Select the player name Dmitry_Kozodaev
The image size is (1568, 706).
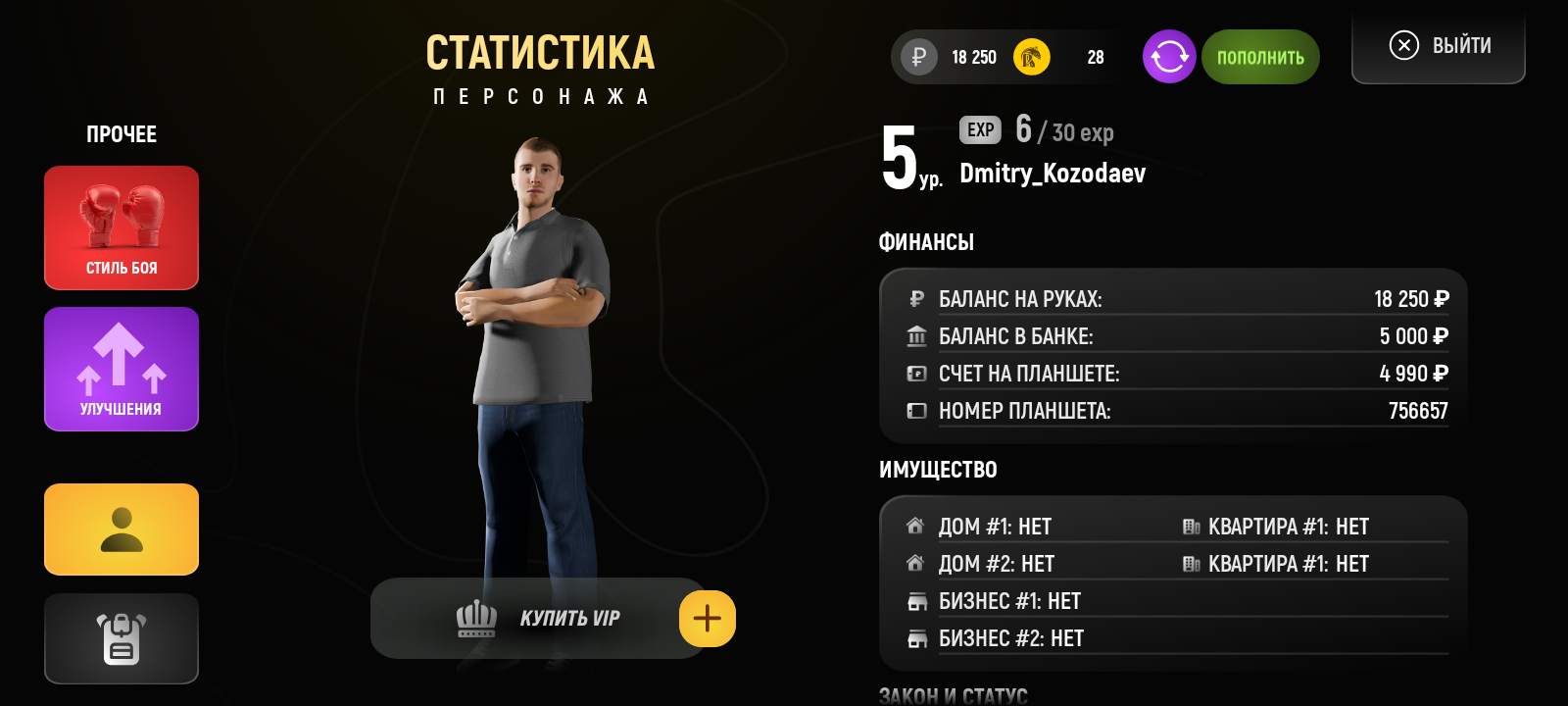pos(1052,175)
